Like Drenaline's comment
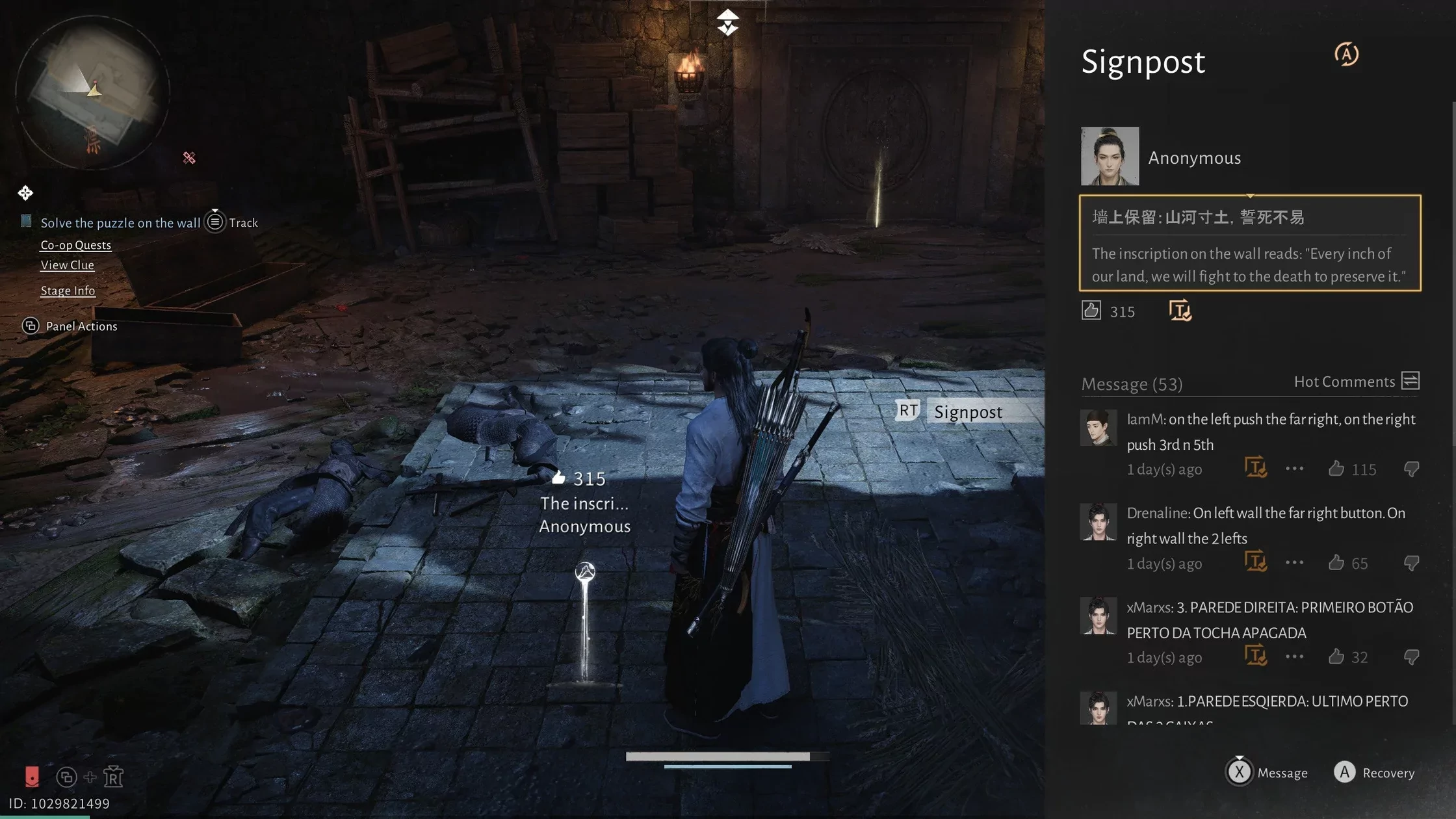Viewport: 1456px width, 819px height. tap(1336, 563)
